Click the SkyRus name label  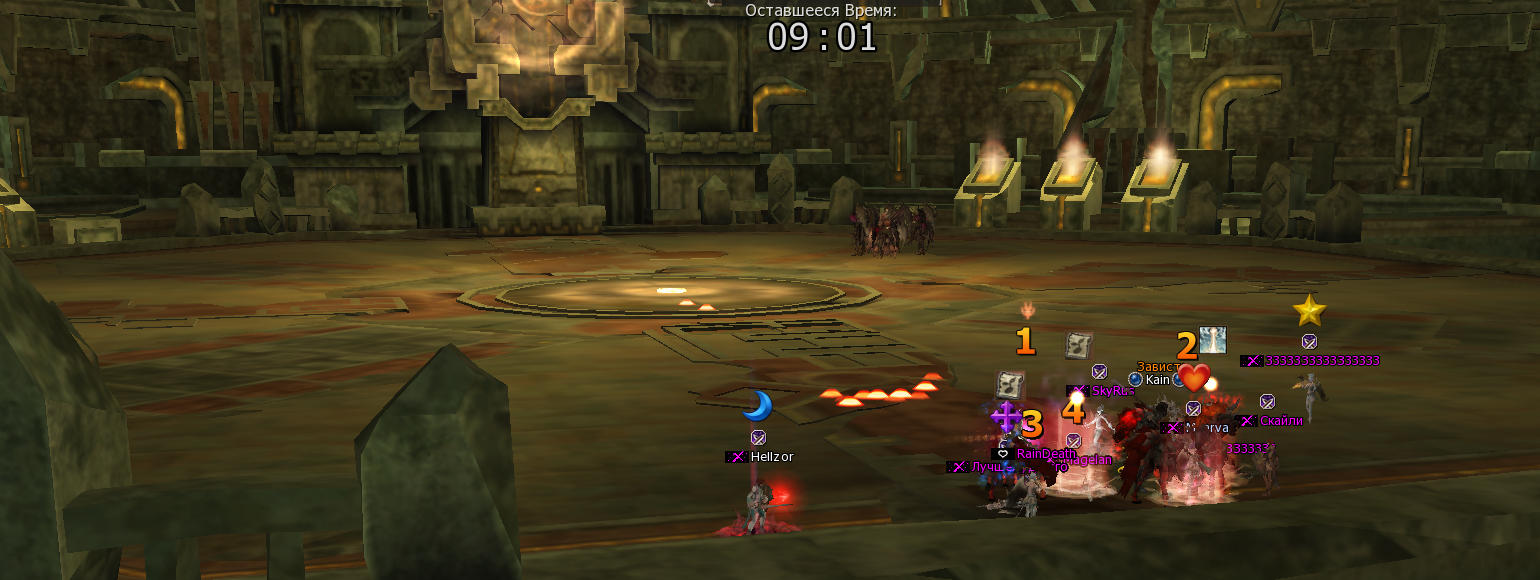(1110, 391)
